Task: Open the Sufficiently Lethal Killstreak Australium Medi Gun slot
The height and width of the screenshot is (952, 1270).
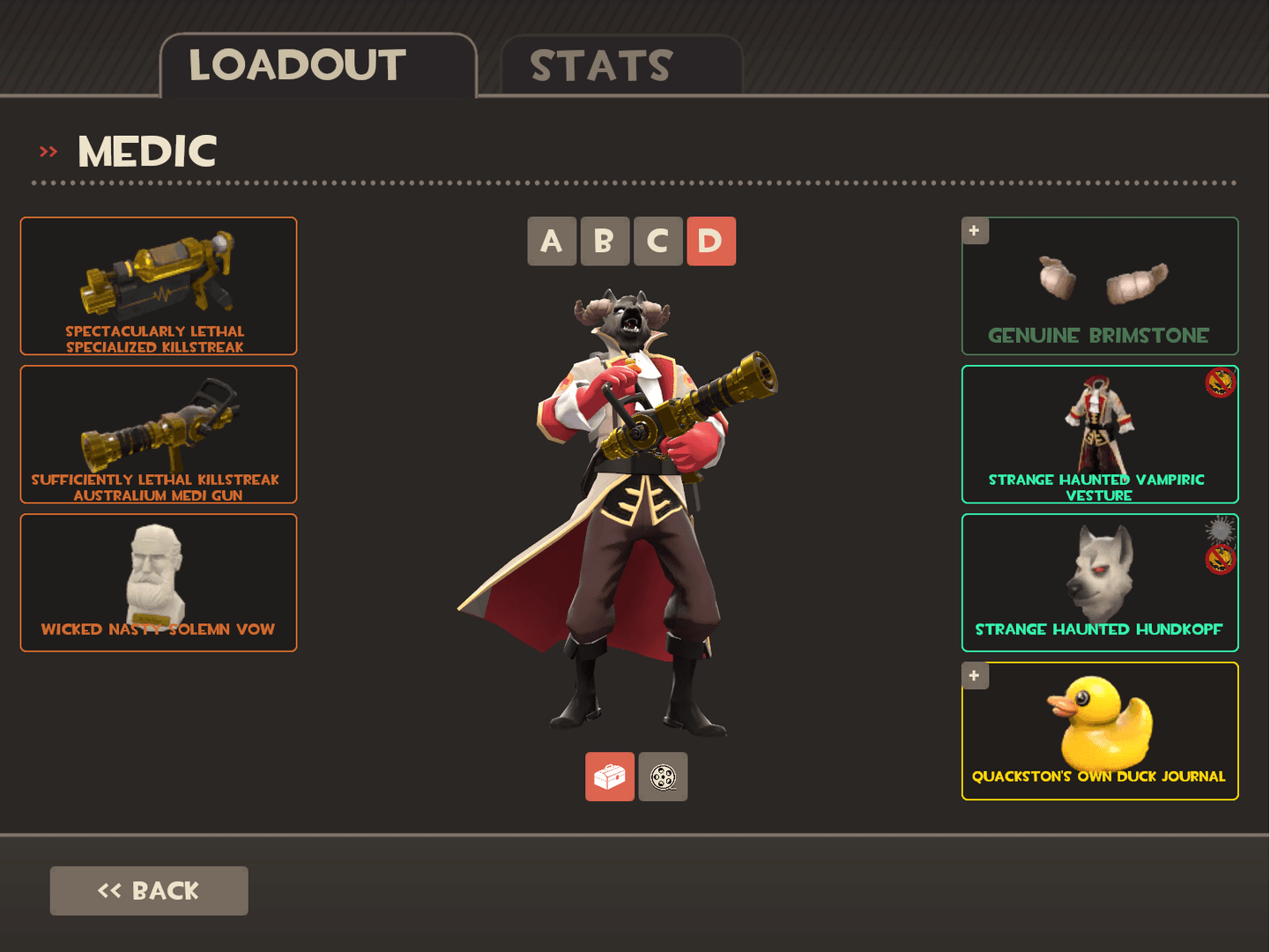Action: (x=158, y=434)
